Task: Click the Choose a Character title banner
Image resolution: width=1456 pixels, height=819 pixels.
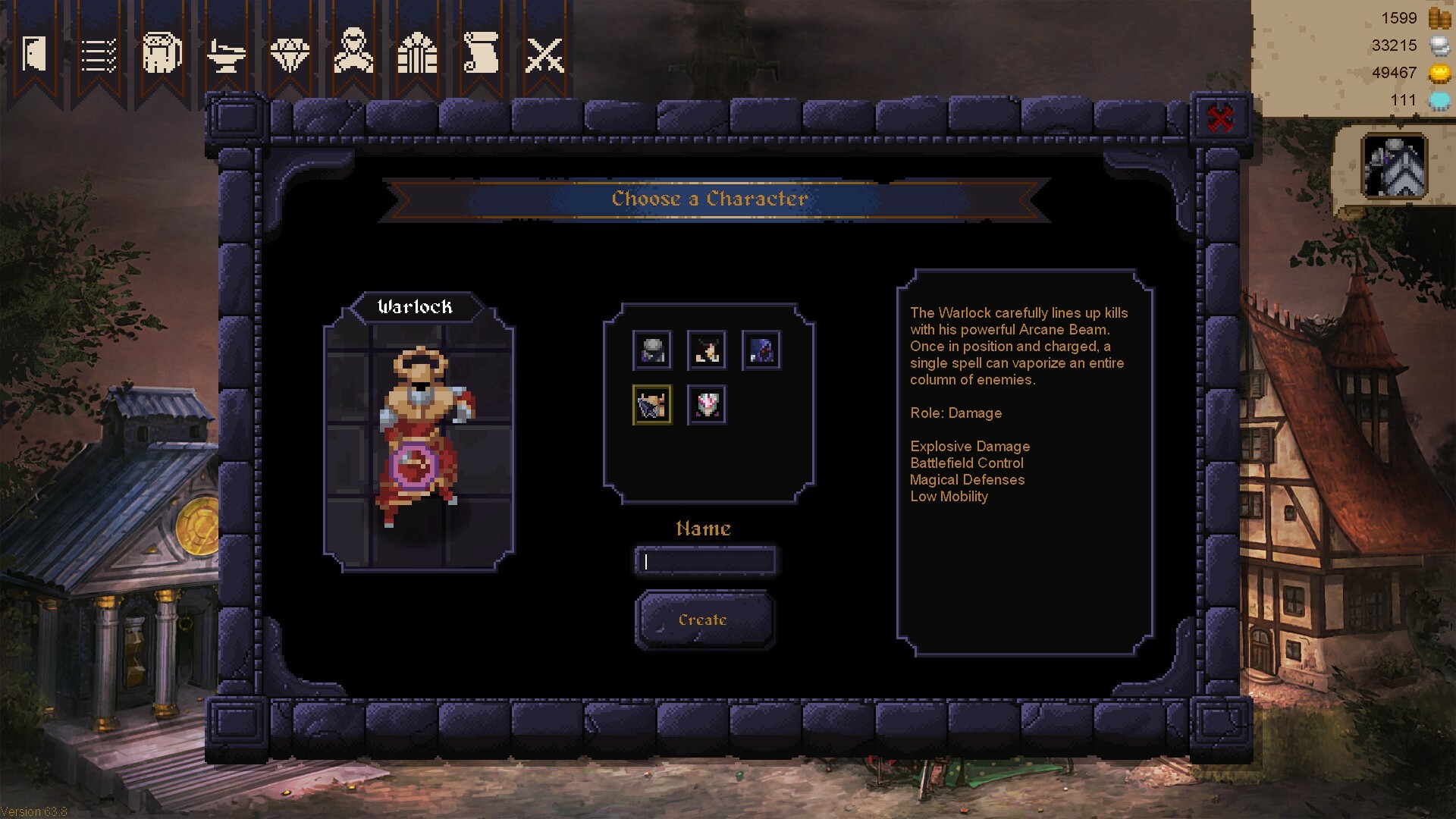Action: [708, 199]
